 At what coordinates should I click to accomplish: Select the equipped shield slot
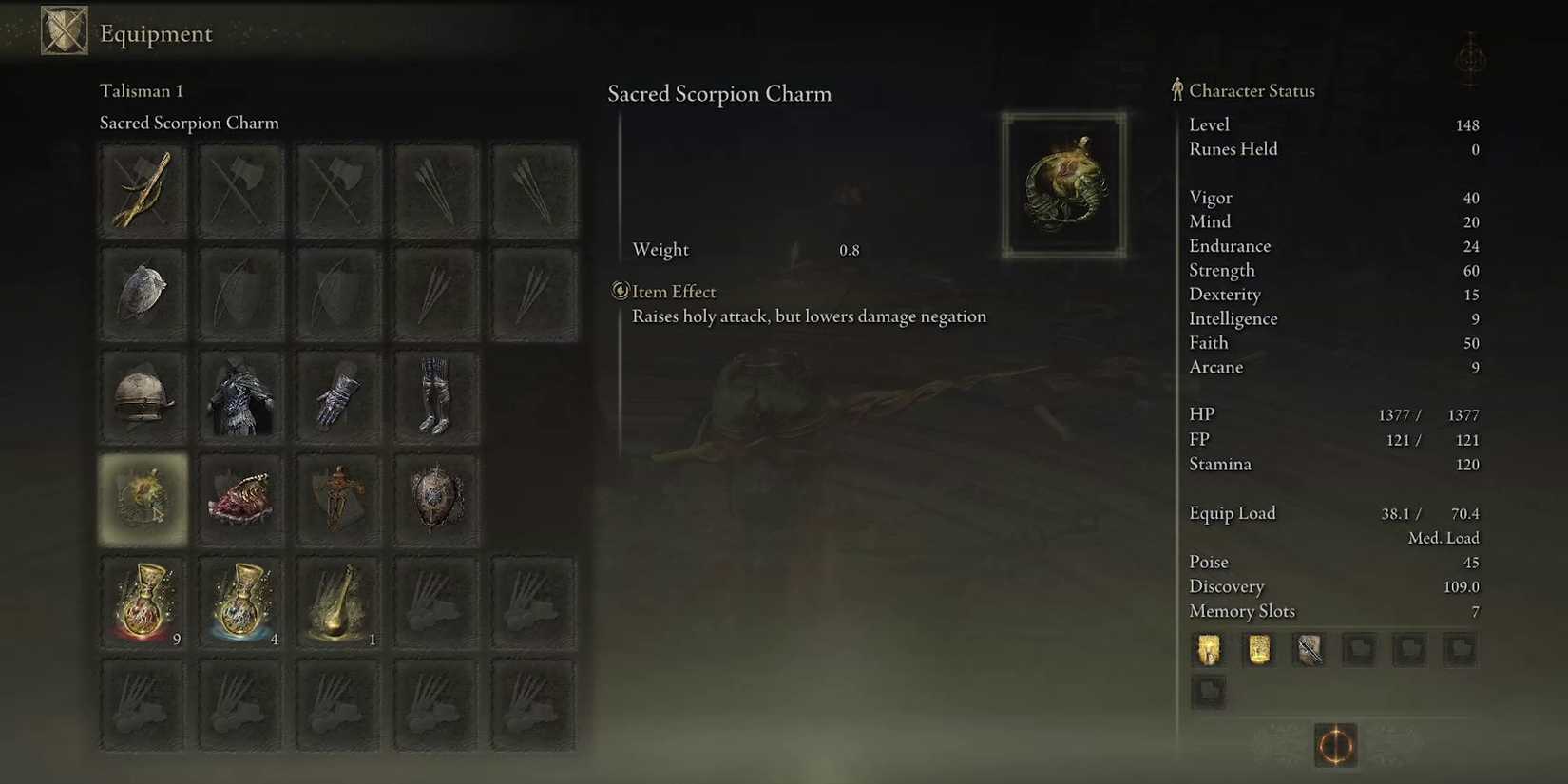pos(143,292)
